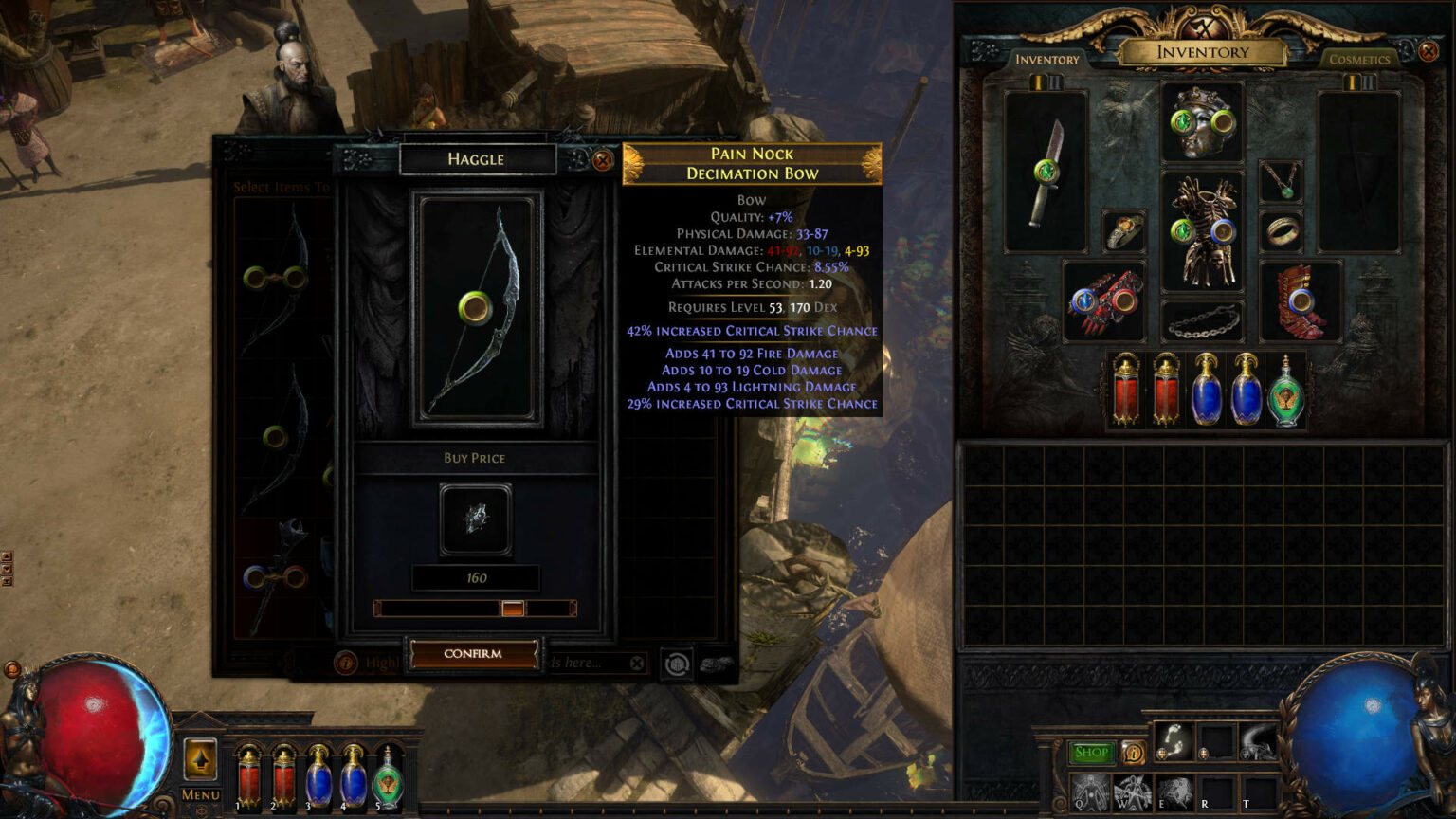Image resolution: width=1456 pixels, height=819 pixels.
Task: Click the 160 price input field
Action: [x=477, y=577]
